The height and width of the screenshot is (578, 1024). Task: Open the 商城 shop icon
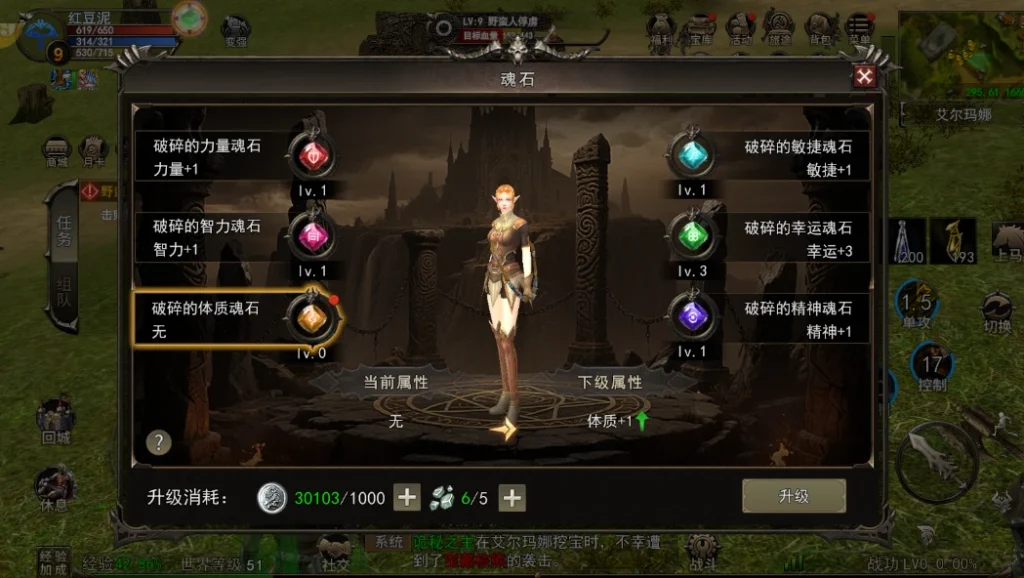click(x=56, y=152)
